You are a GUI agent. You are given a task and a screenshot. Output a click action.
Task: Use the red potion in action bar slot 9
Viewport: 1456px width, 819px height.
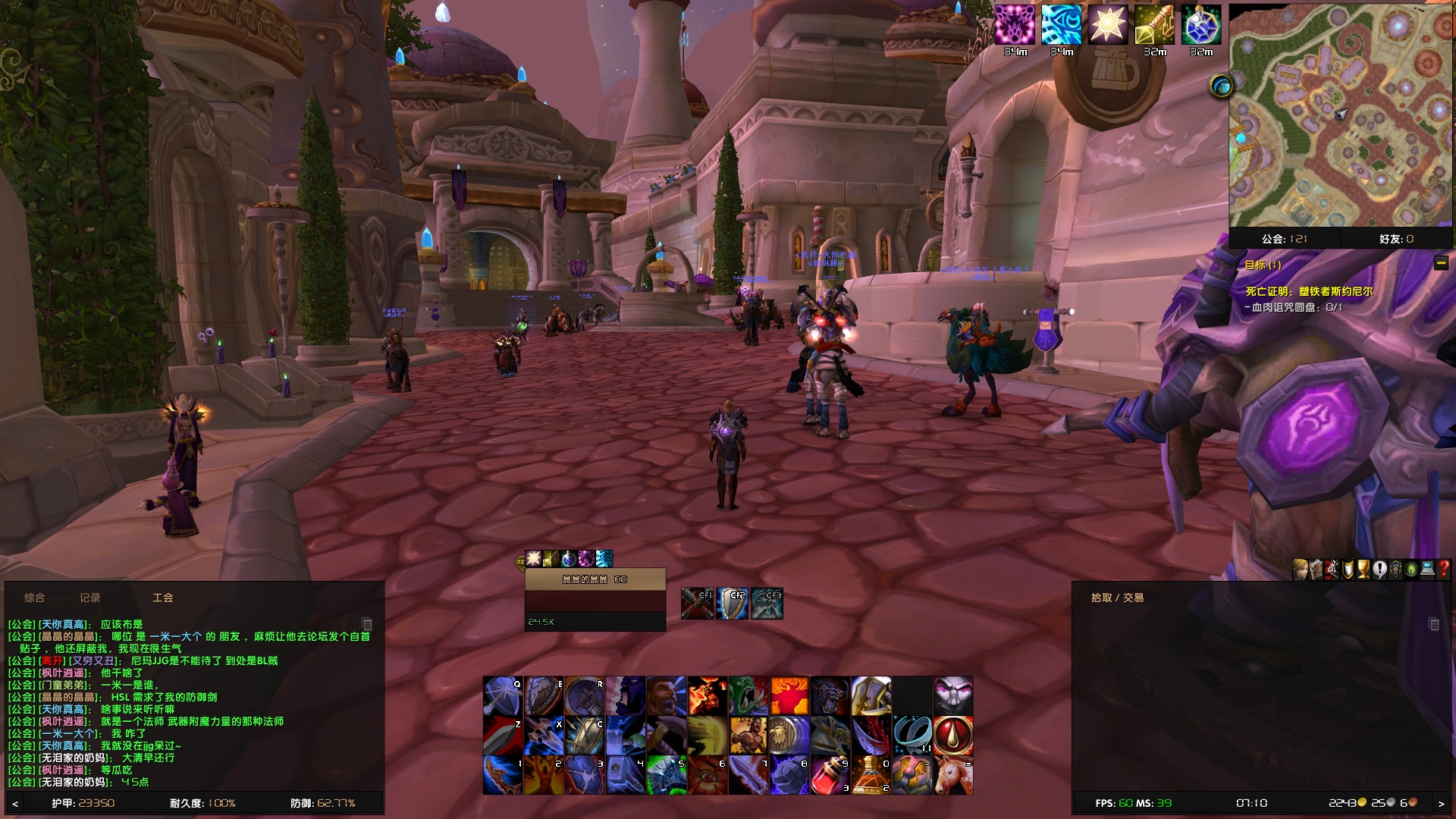(830, 772)
